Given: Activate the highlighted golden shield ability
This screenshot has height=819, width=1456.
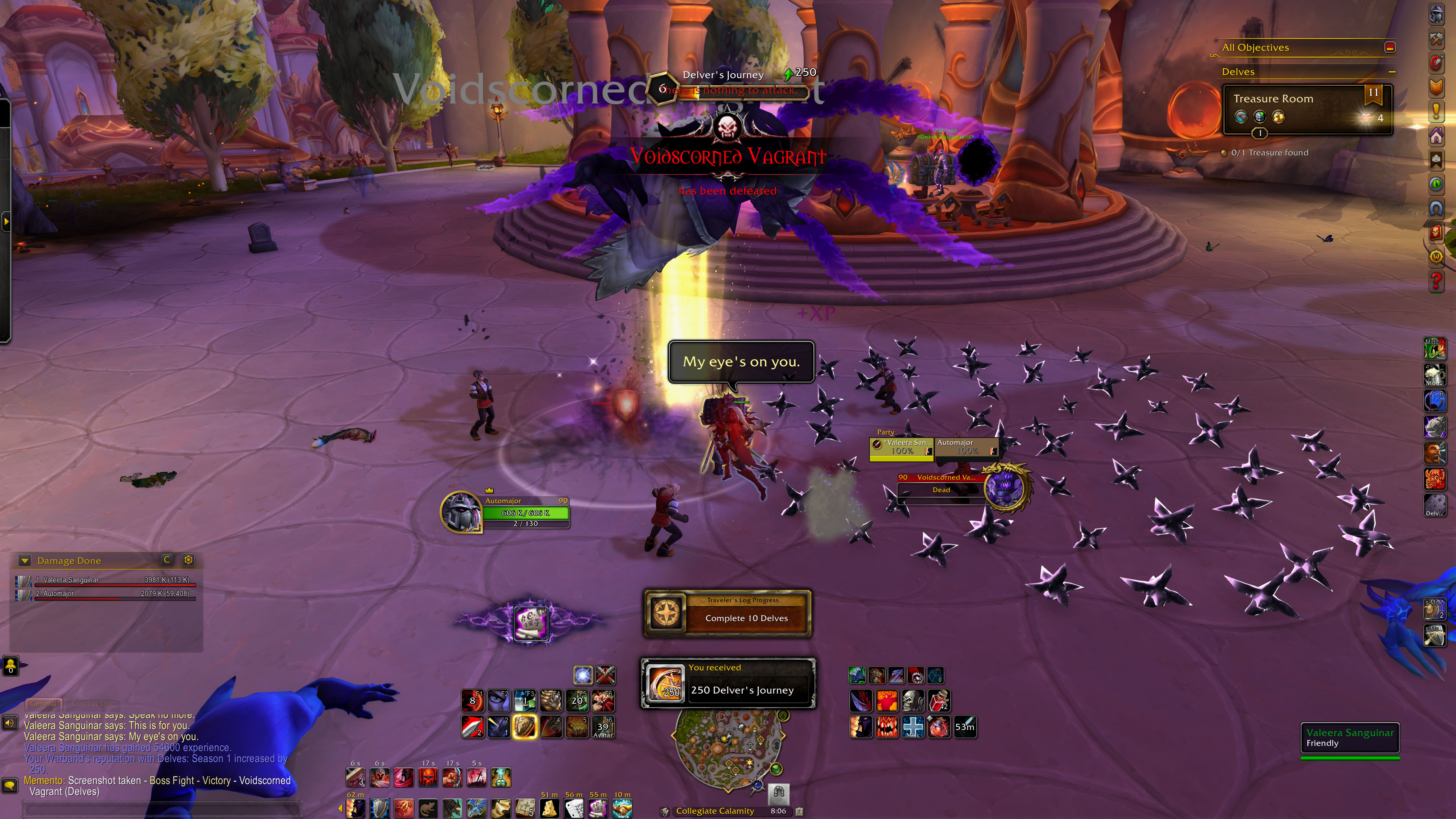Looking at the screenshot, I should pos(524,728).
